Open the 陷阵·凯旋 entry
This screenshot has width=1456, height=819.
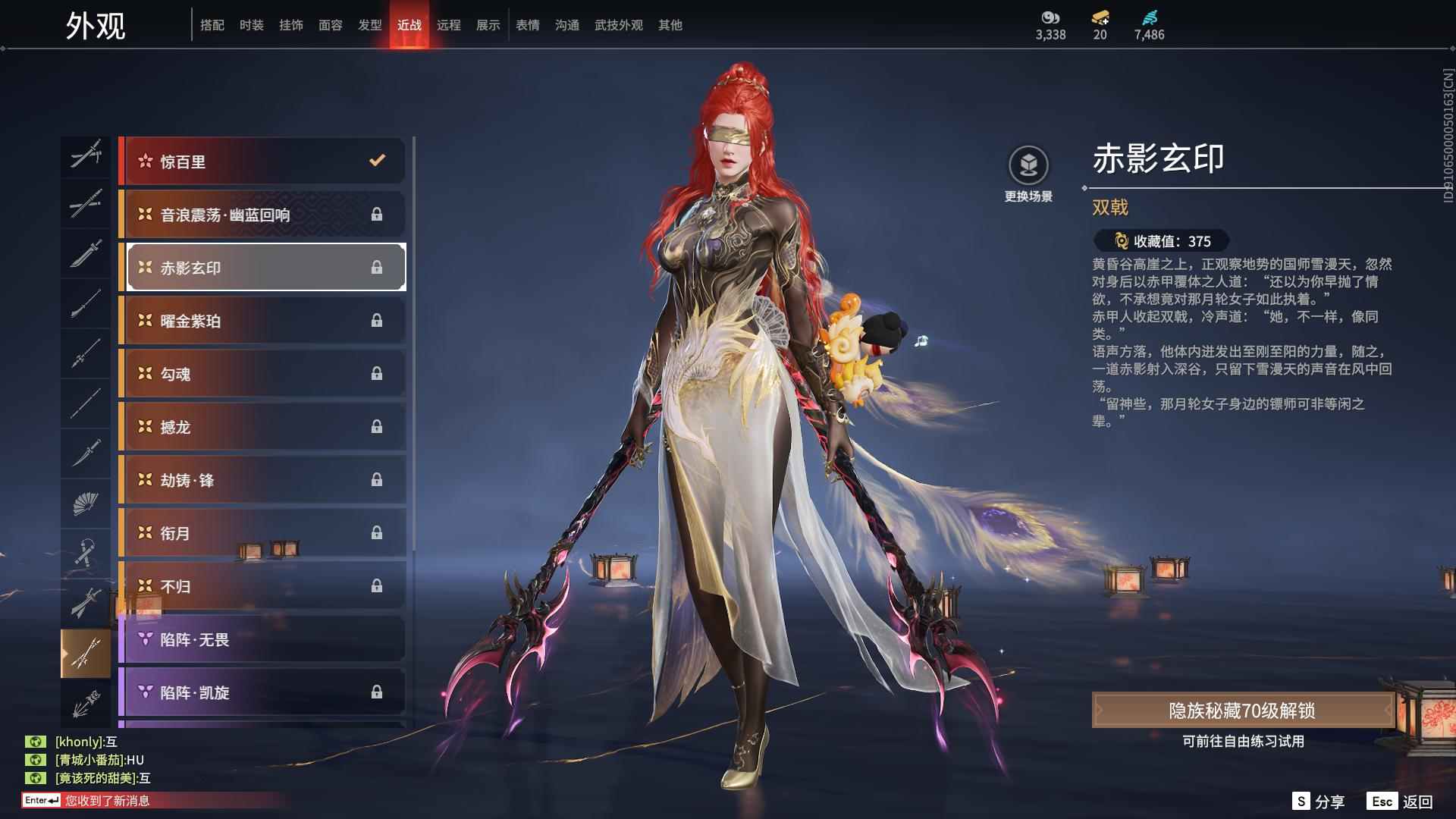point(262,692)
